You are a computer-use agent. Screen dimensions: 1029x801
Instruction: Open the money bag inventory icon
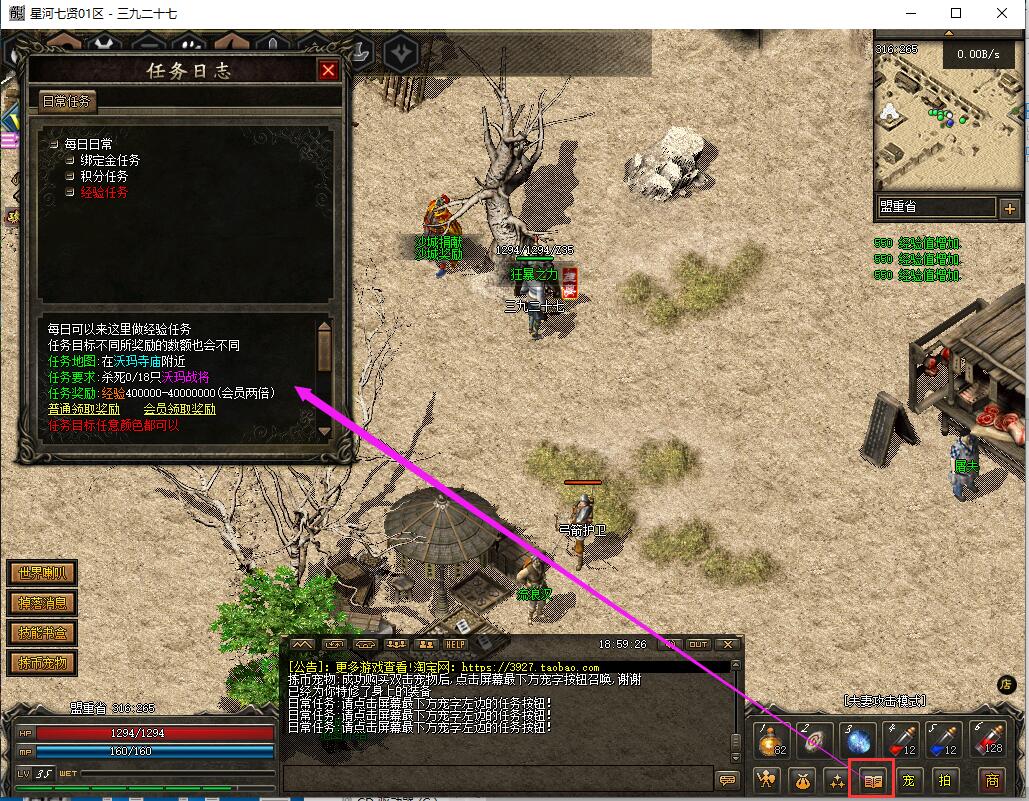(802, 780)
